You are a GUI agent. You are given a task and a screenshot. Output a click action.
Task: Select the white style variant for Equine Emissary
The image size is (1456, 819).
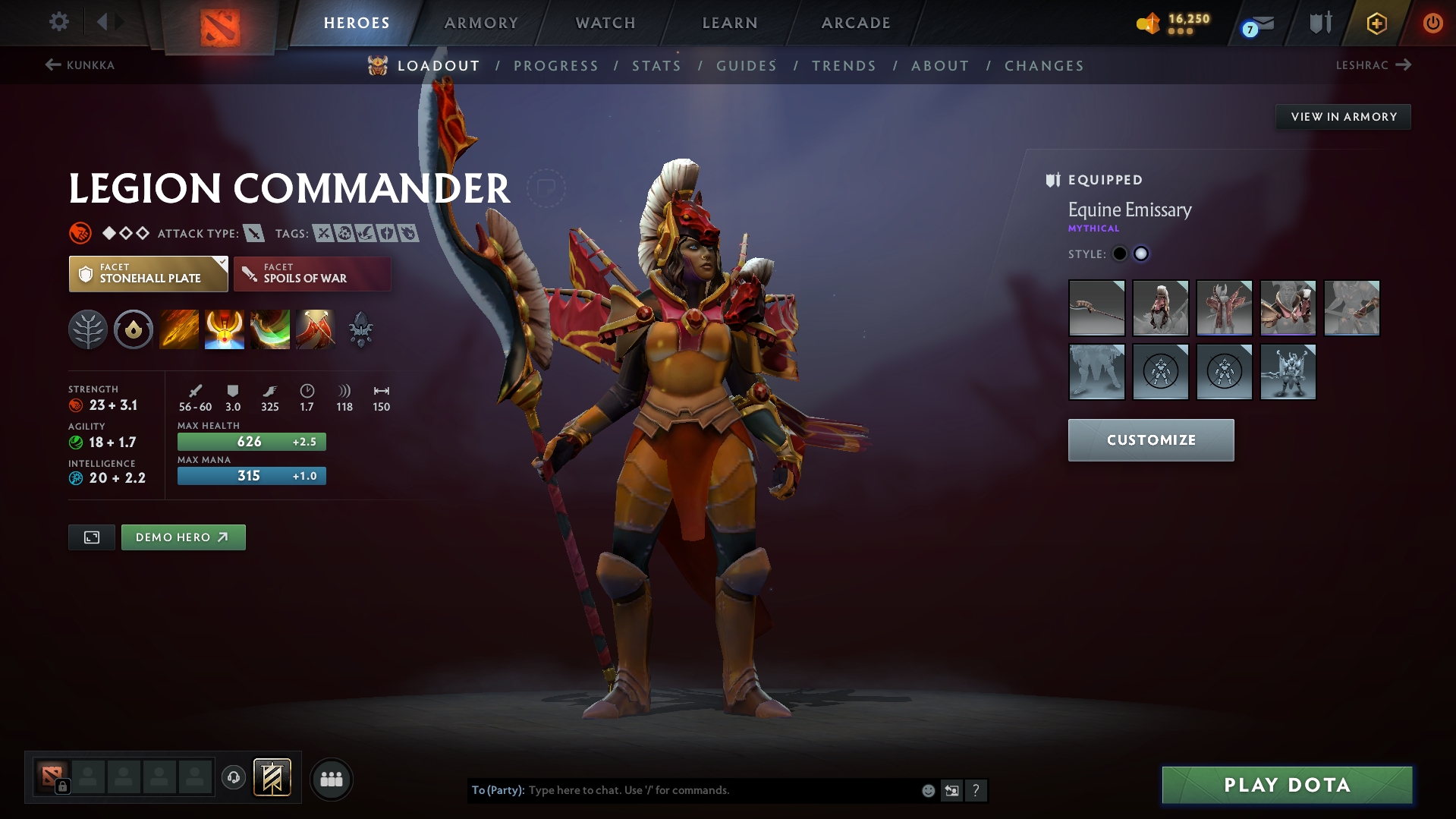click(1141, 254)
